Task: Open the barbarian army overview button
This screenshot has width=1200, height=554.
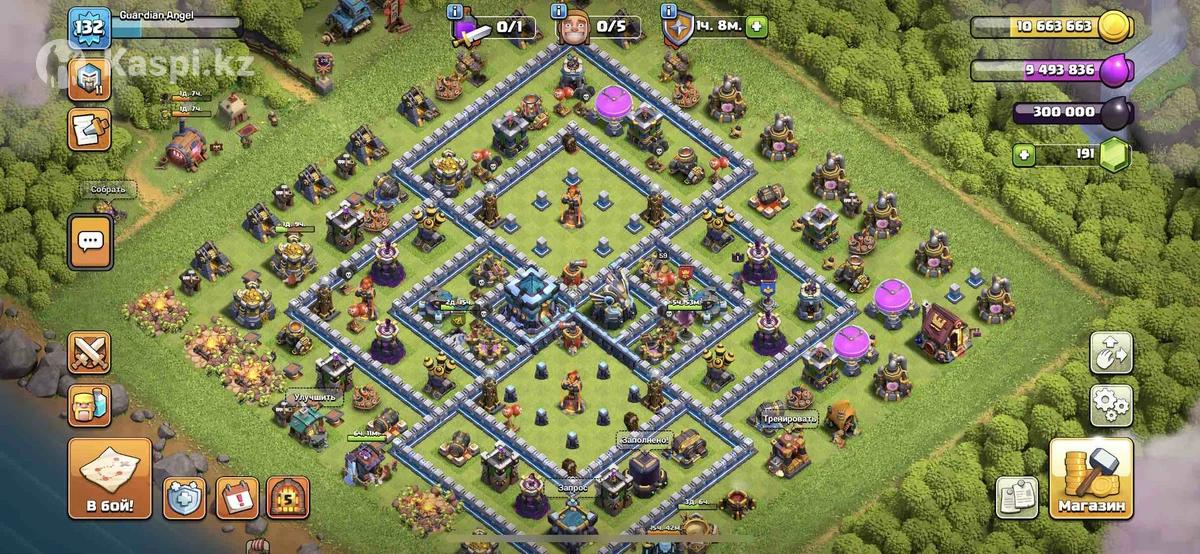Action: (89, 405)
